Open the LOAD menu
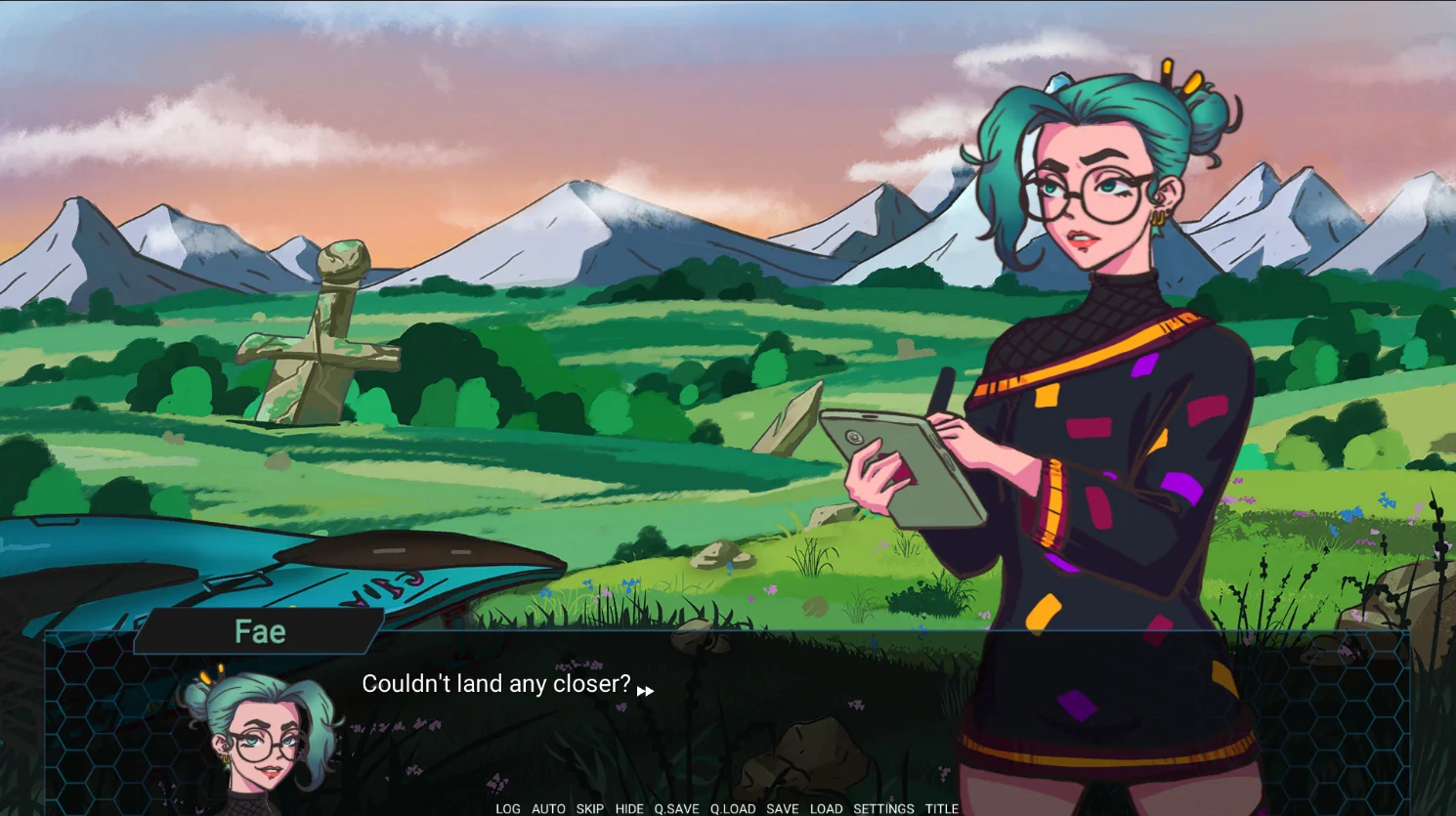The image size is (1456, 816). (826, 808)
